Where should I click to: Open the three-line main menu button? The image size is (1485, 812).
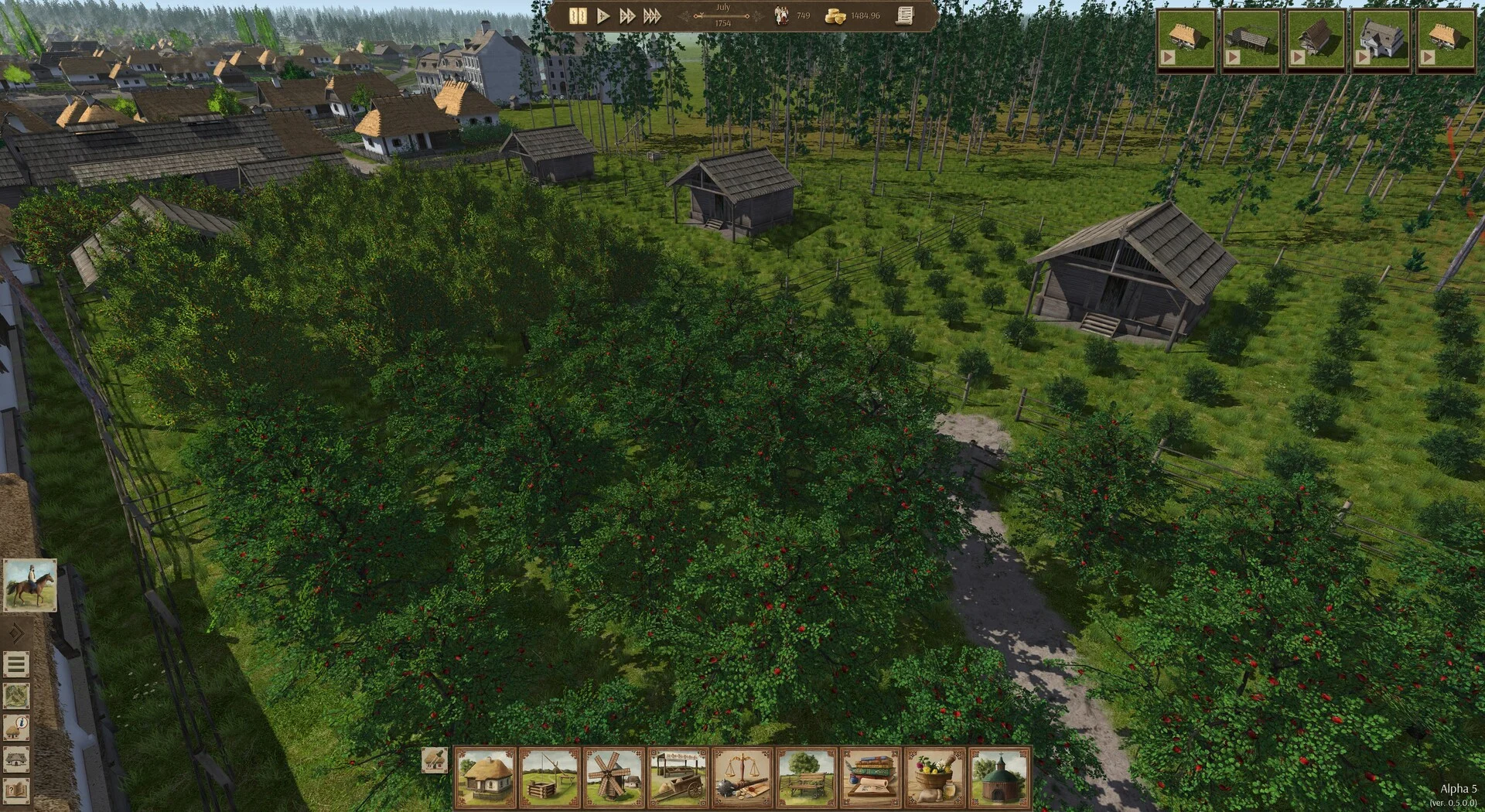[16, 664]
